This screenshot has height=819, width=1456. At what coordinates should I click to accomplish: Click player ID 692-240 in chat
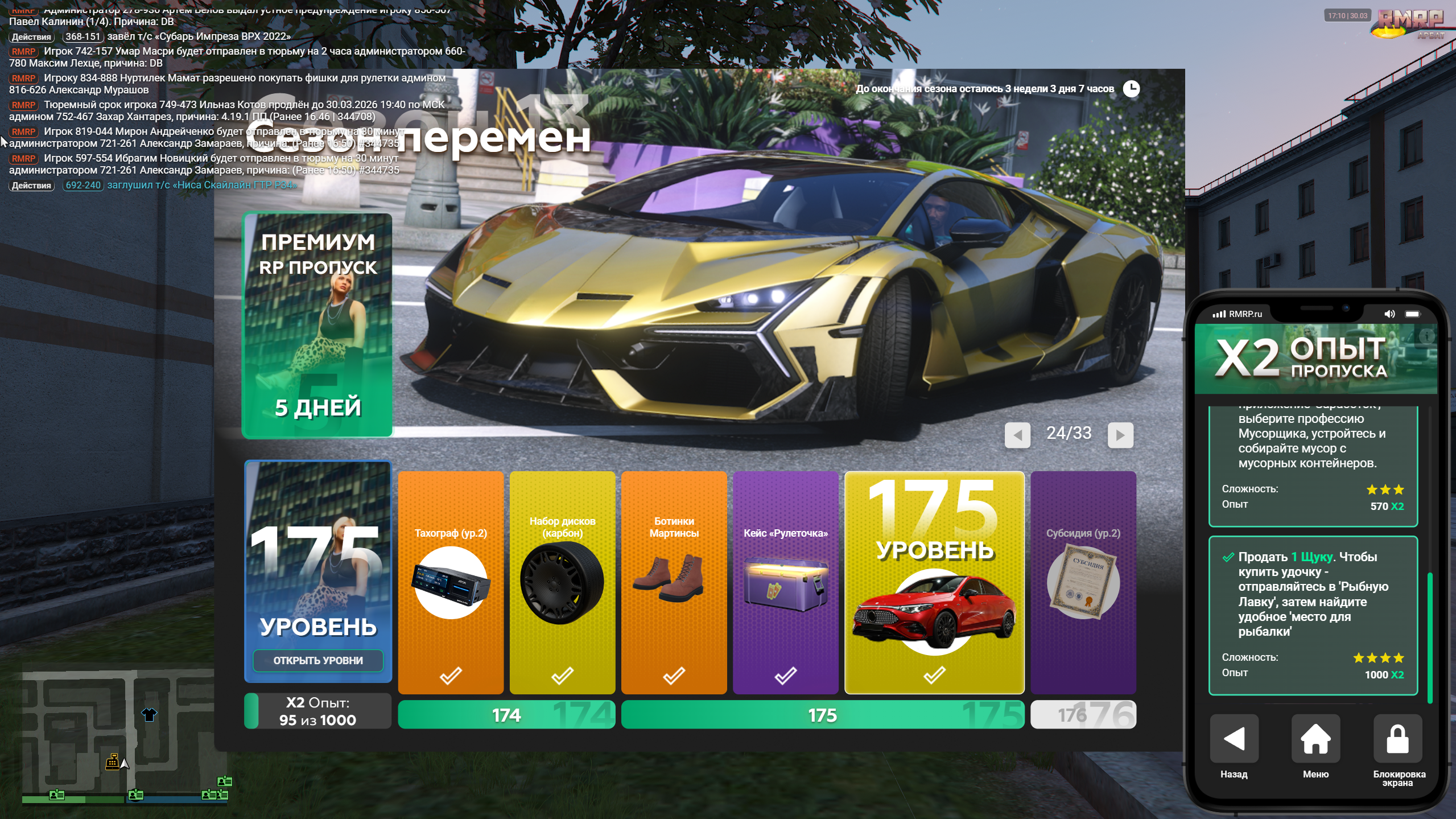83,186
